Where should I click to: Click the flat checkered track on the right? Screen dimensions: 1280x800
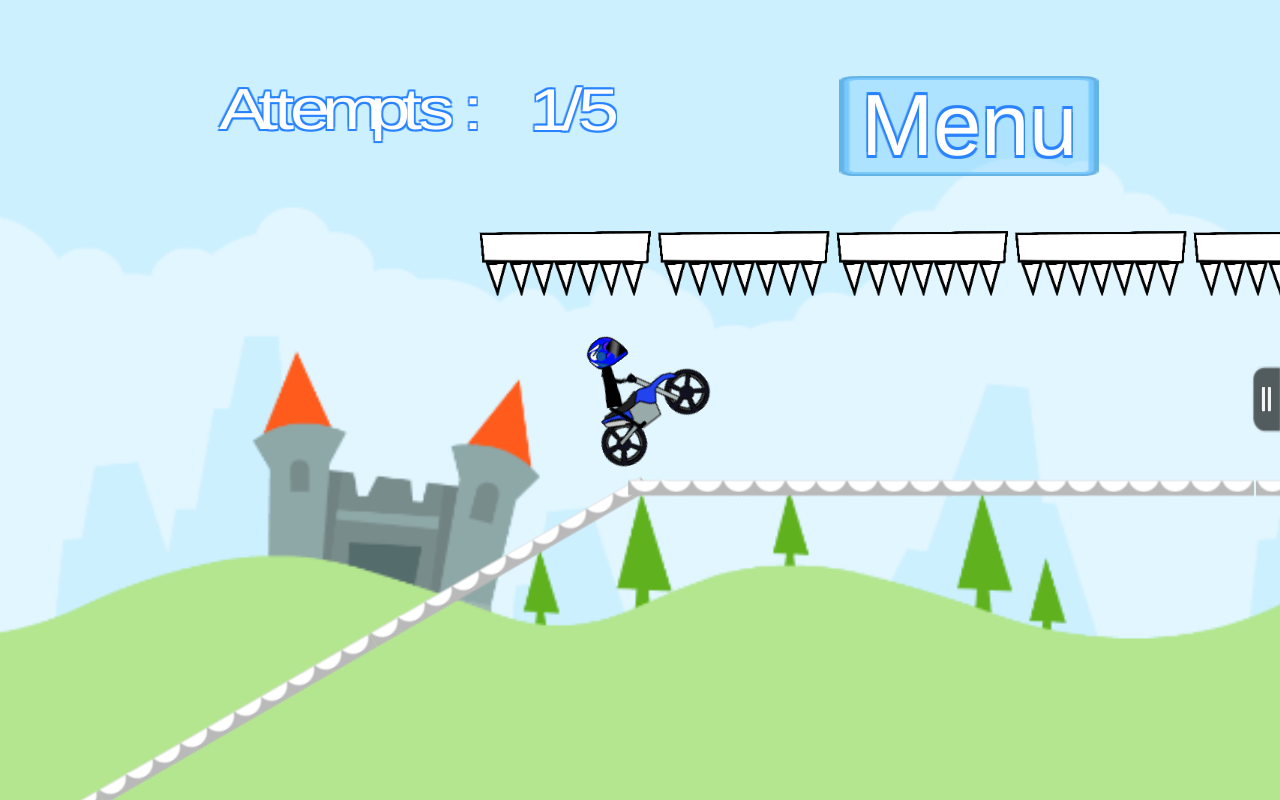coord(950,487)
